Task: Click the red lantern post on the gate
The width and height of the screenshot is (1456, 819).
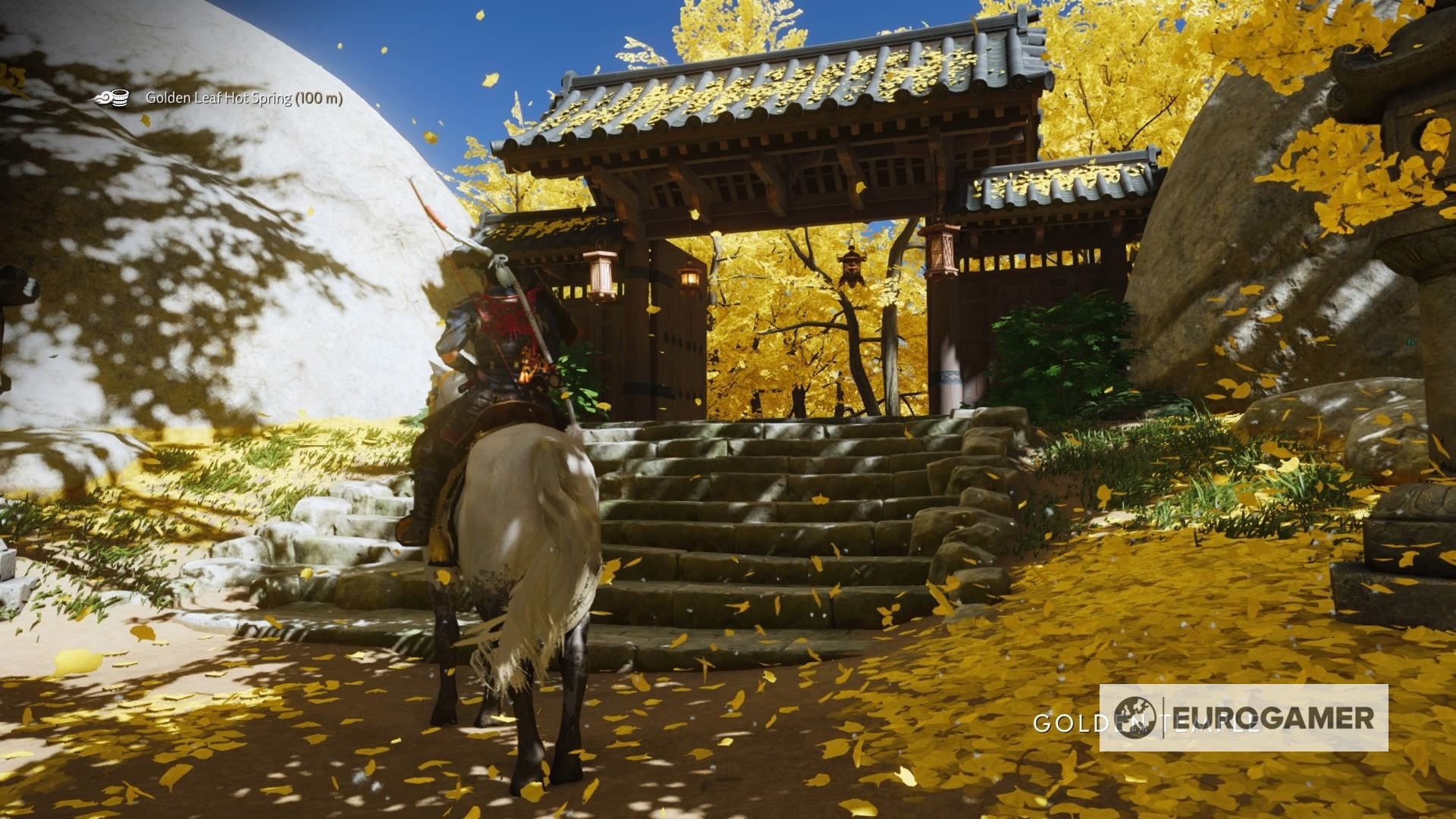Action: coord(943,250)
